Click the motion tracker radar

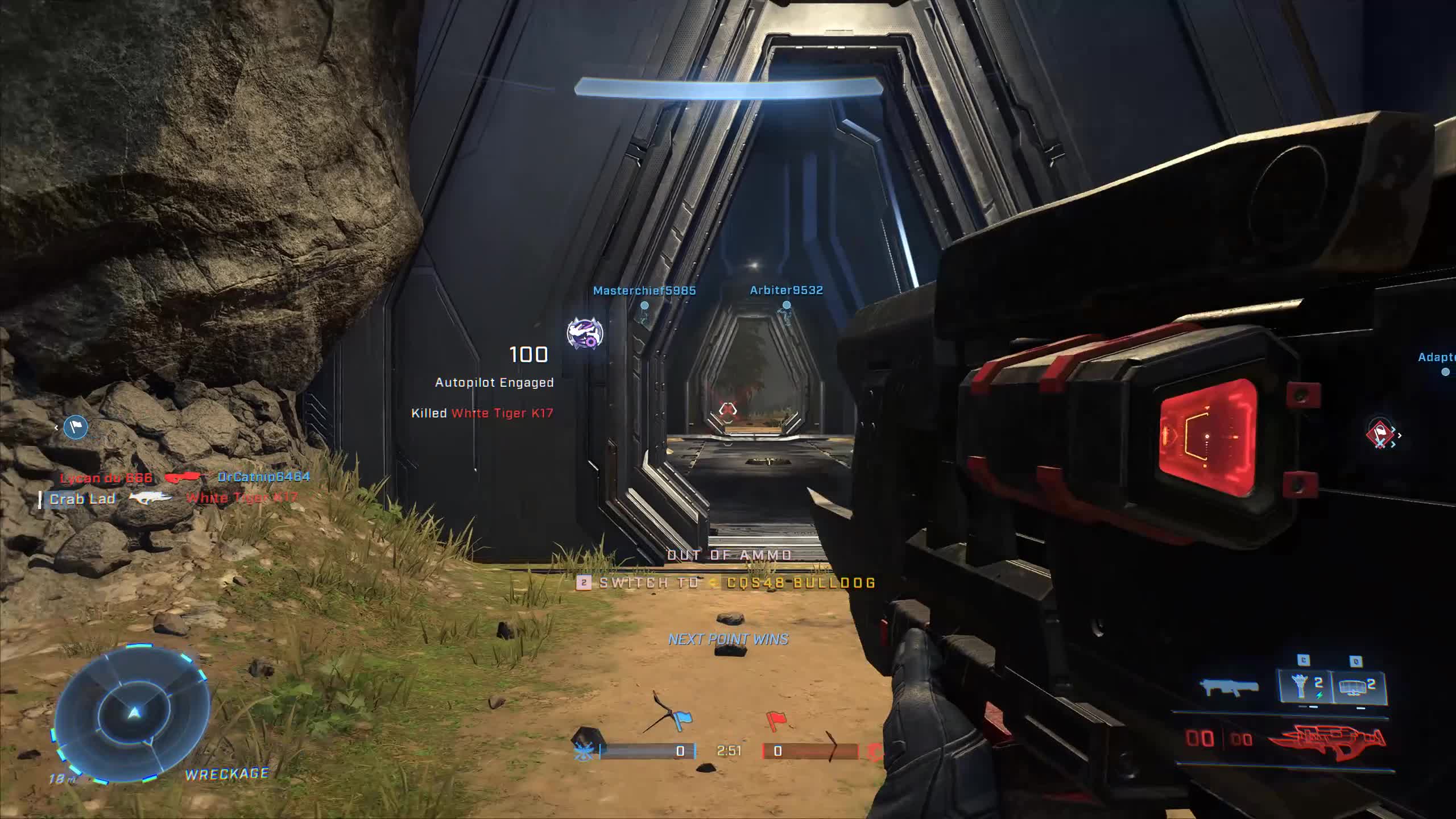click(133, 713)
